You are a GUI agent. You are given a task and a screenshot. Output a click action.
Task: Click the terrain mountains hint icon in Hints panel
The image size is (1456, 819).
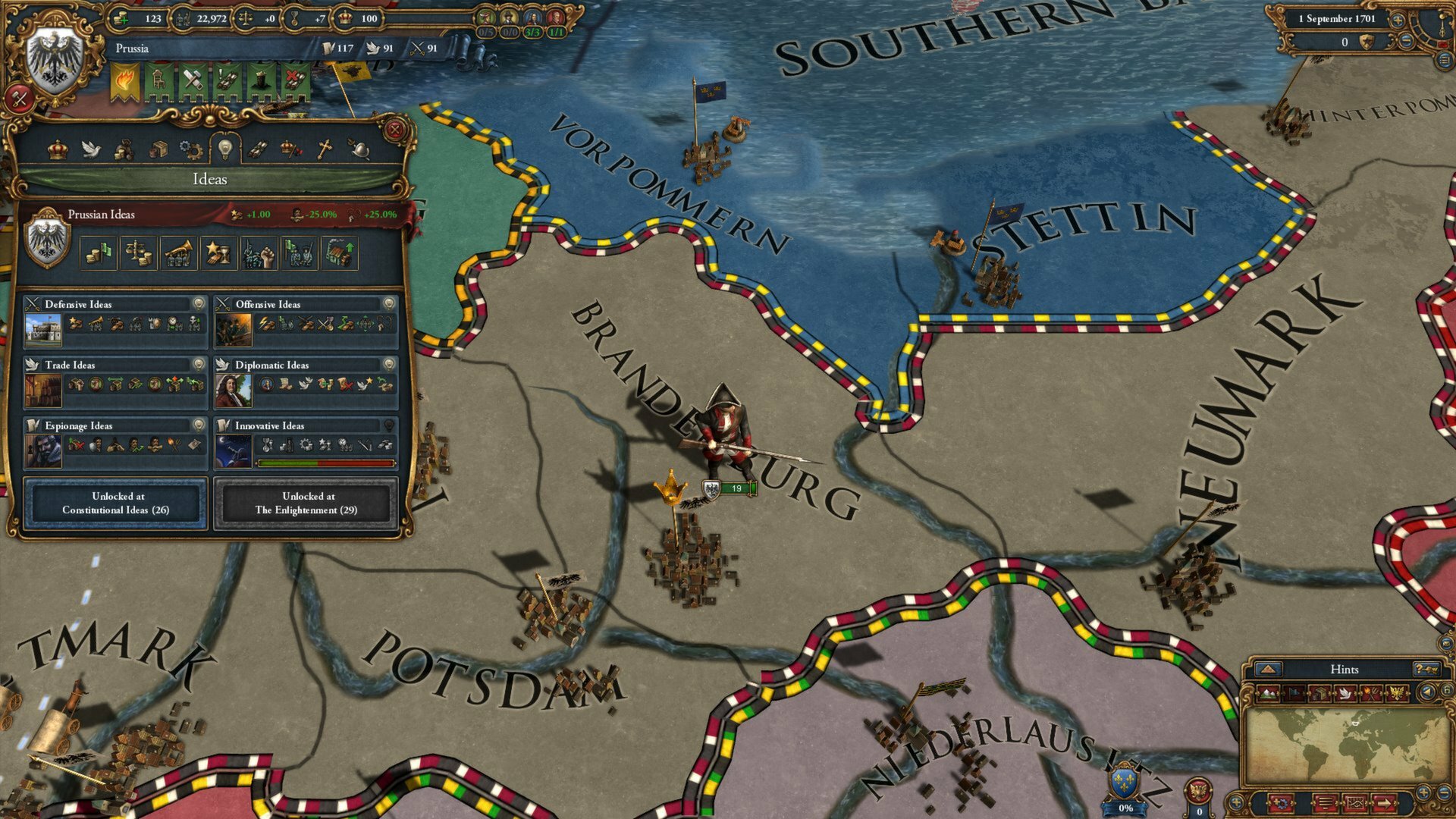click(1269, 692)
